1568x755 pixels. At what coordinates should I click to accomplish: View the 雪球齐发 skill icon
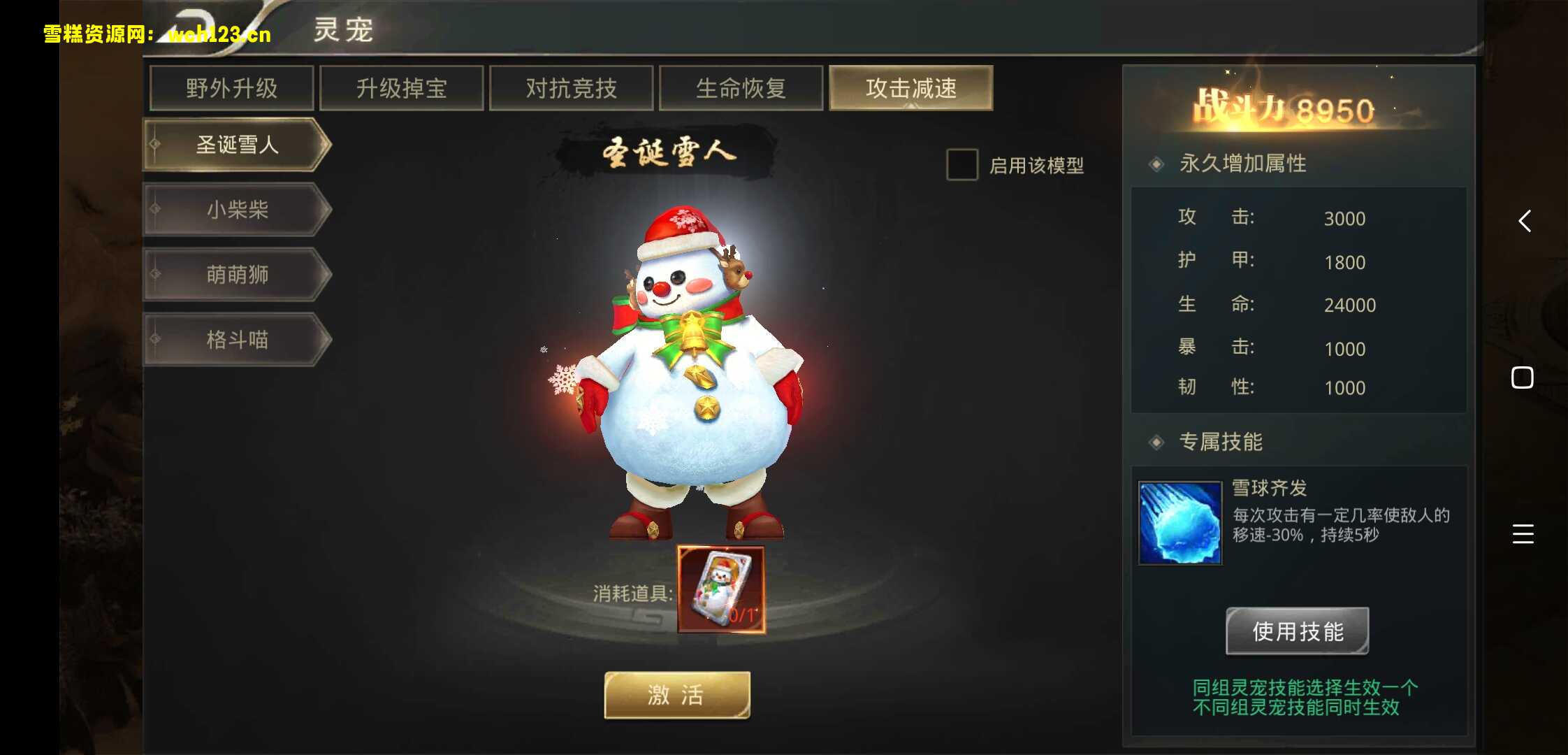[1180, 522]
